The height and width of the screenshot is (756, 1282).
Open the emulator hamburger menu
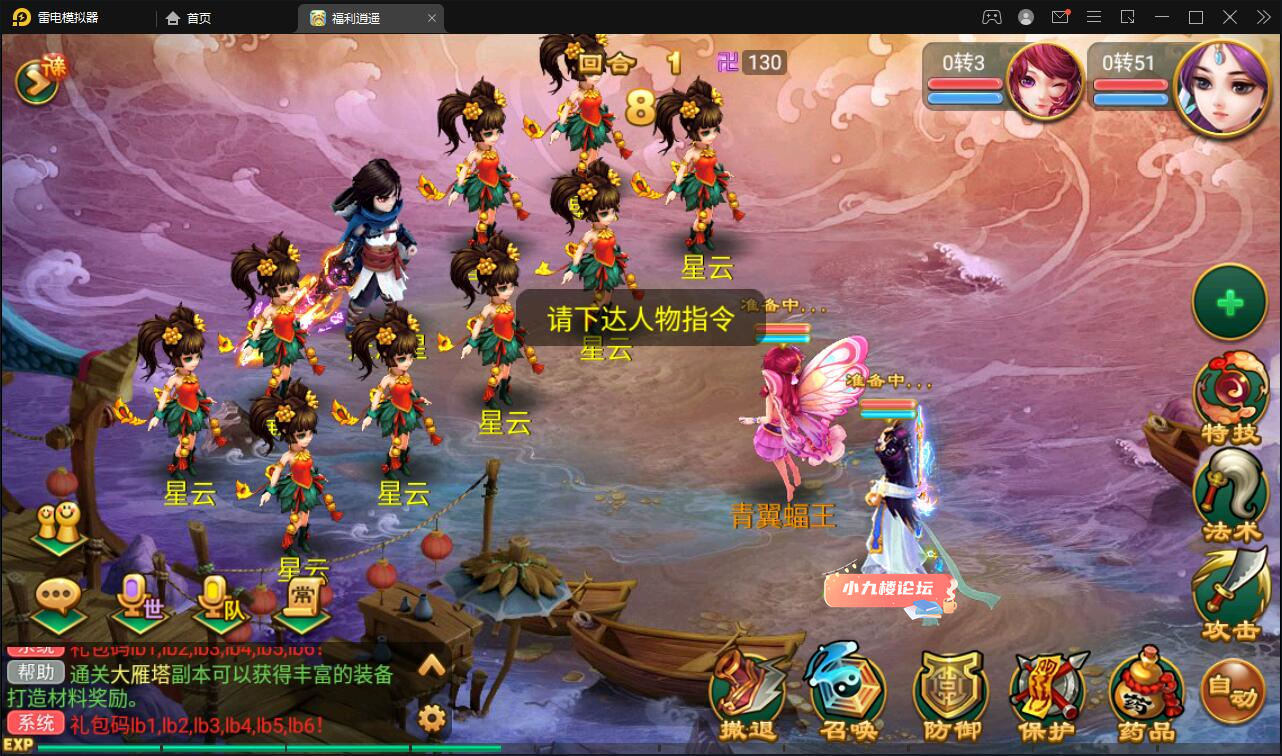pyautogui.click(x=1094, y=17)
